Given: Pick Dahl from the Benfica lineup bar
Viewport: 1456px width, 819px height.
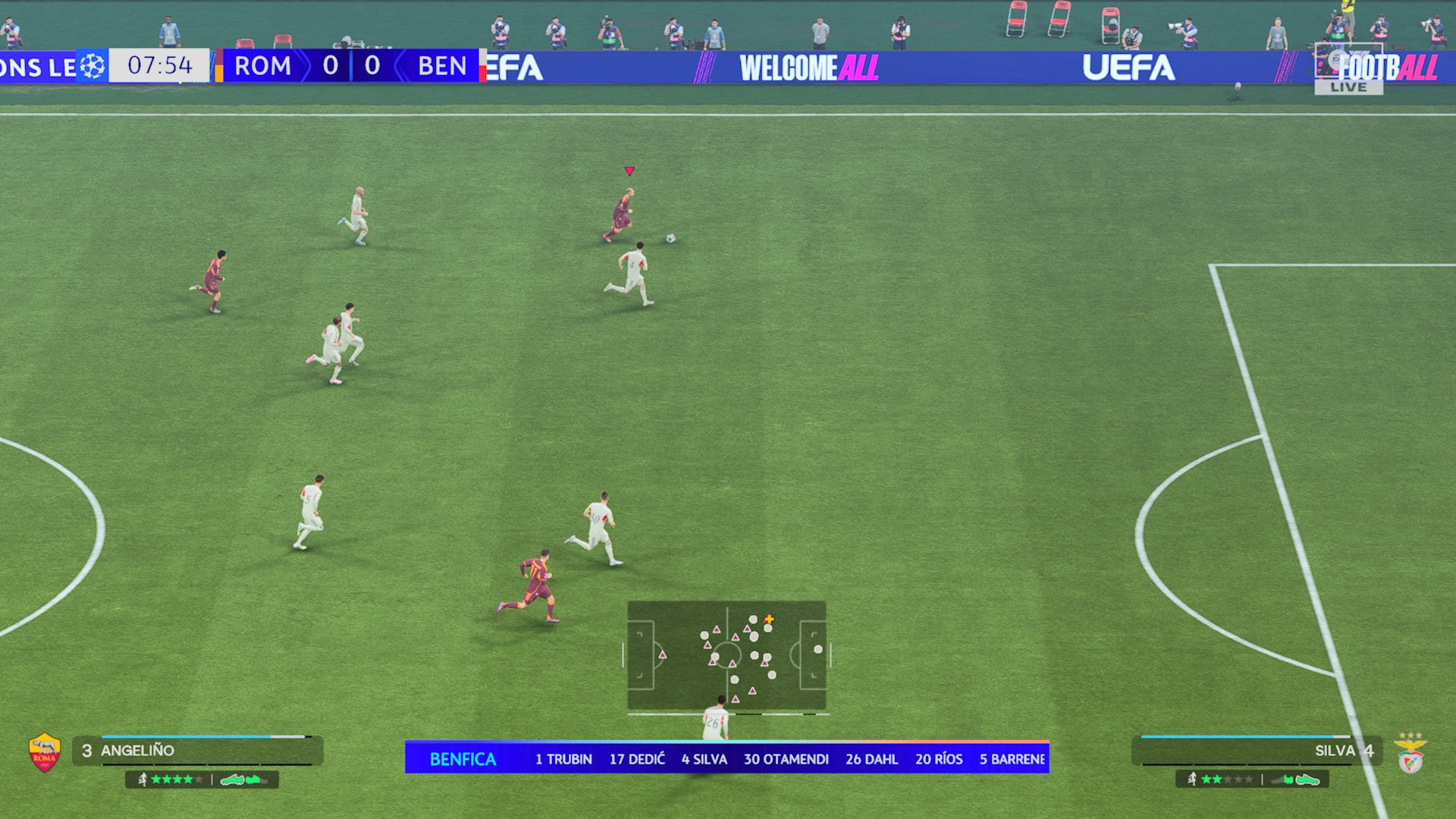Looking at the screenshot, I should [x=871, y=759].
